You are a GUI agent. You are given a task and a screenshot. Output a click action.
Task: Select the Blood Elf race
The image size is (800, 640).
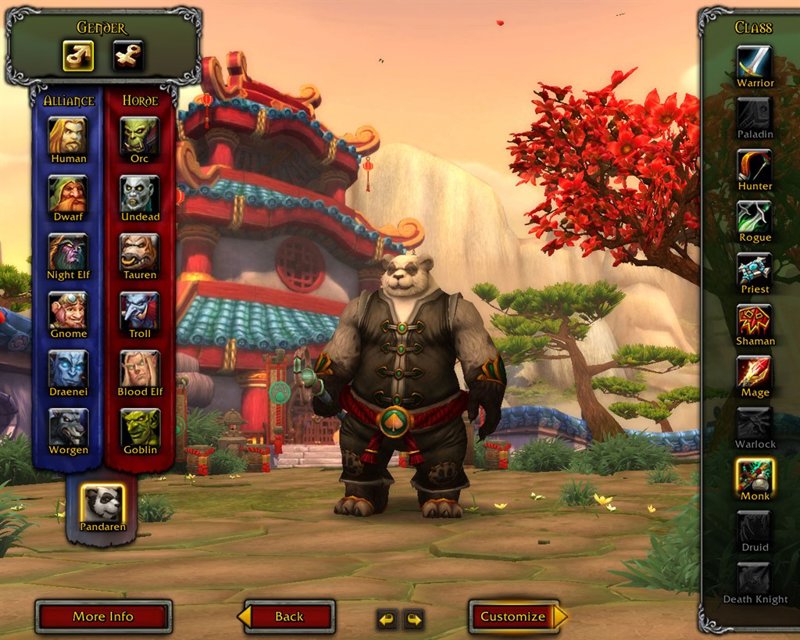[139, 368]
